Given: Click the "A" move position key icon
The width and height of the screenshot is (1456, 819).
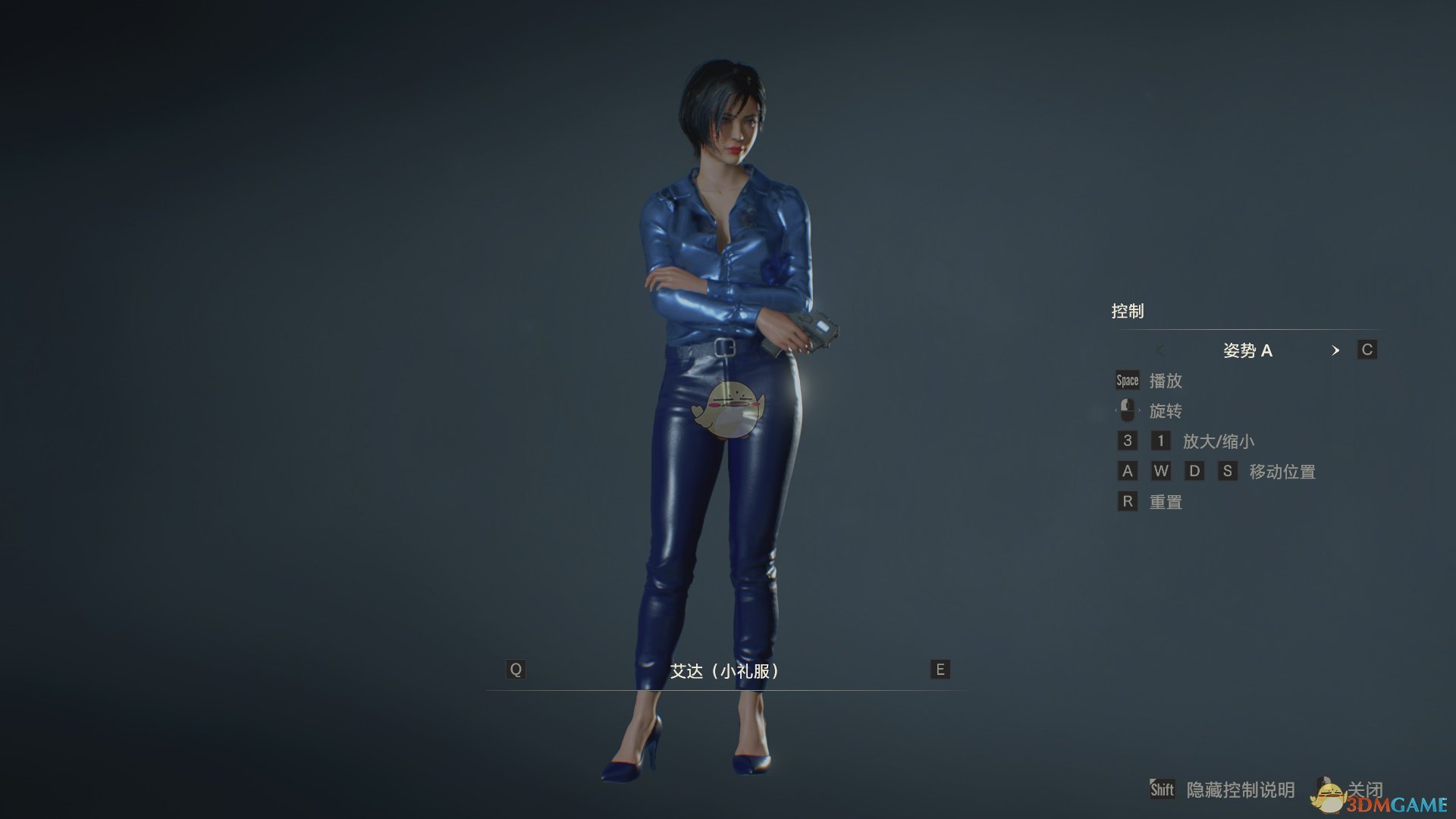Looking at the screenshot, I should 1127,471.
